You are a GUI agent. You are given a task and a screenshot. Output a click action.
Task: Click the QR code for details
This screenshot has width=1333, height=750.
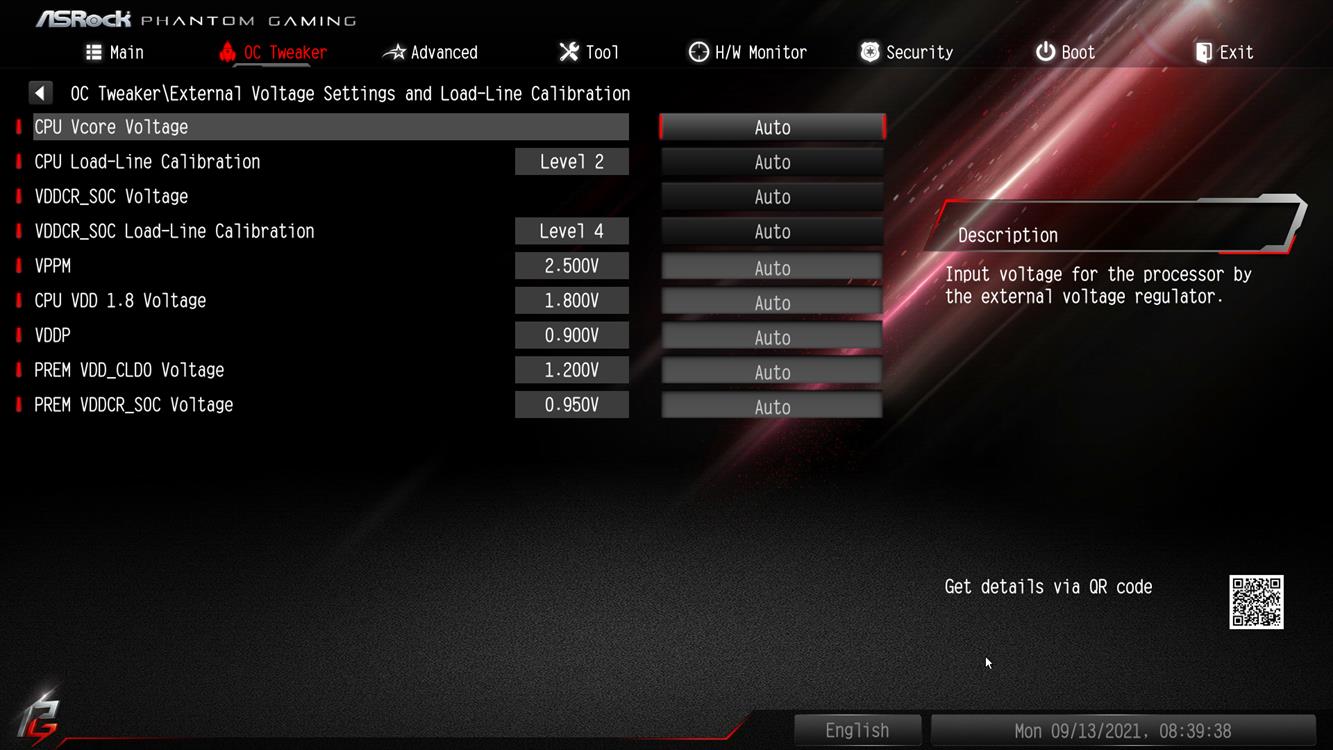1256,602
